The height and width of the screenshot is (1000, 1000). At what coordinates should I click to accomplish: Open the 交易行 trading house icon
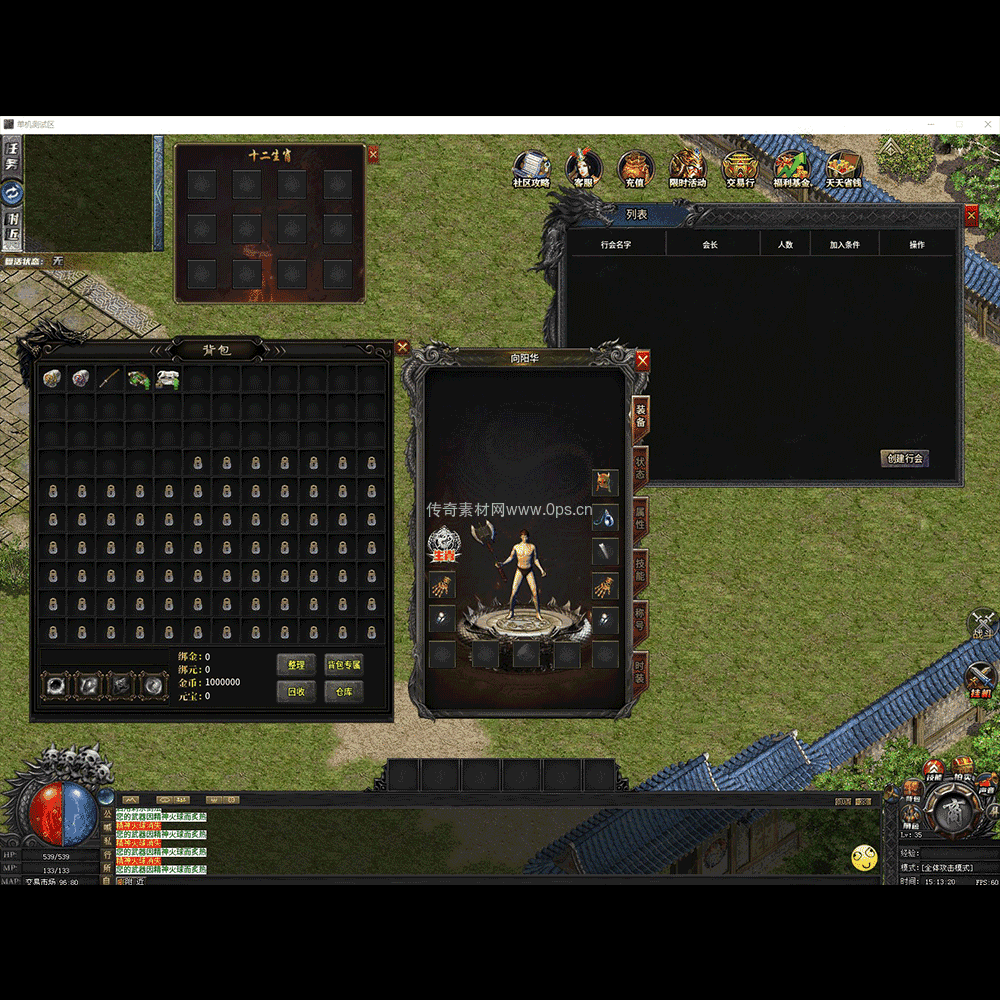click(x=739, y=167)
